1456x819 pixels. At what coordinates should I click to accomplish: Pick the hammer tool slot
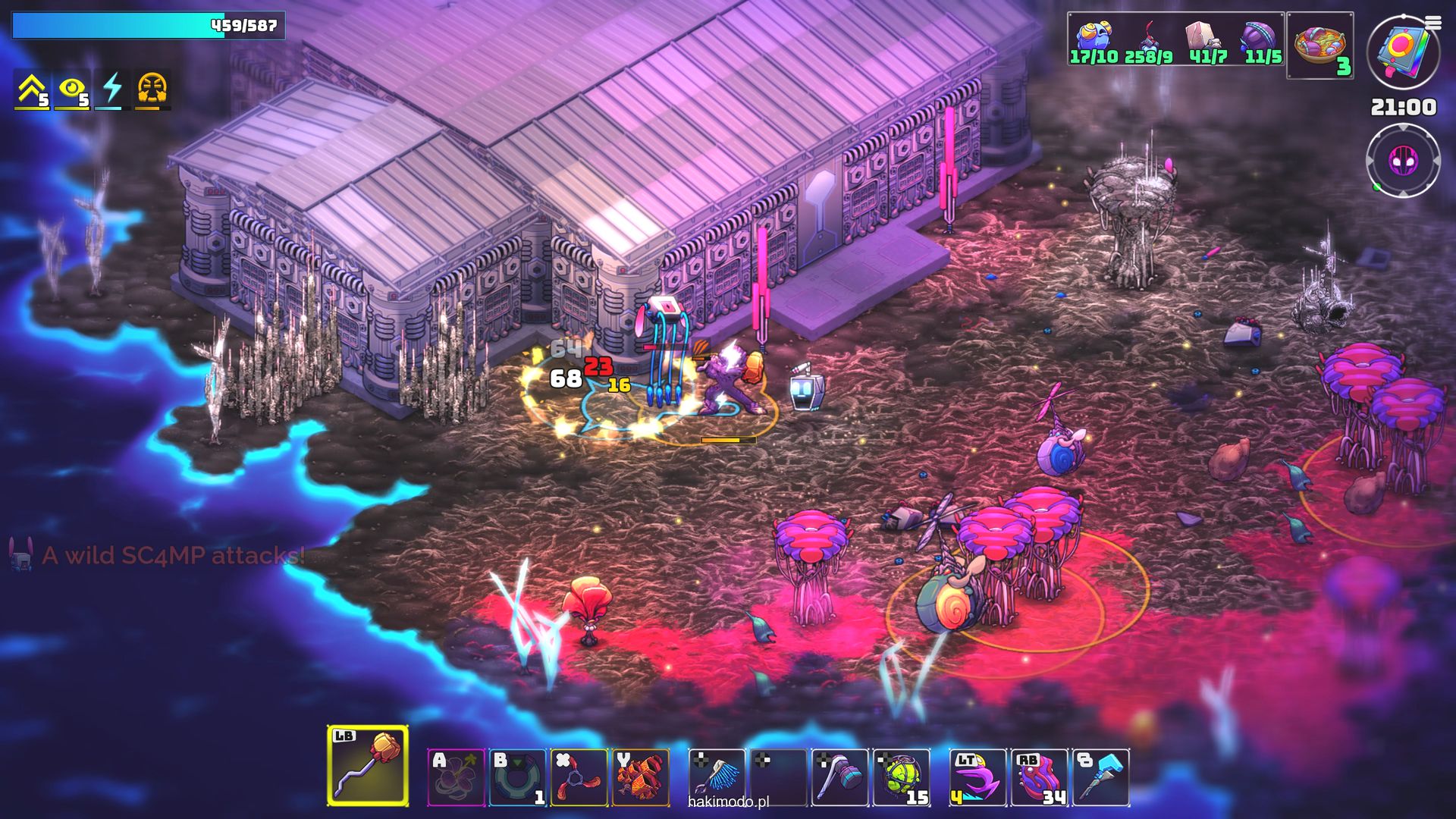pos(839,777)
